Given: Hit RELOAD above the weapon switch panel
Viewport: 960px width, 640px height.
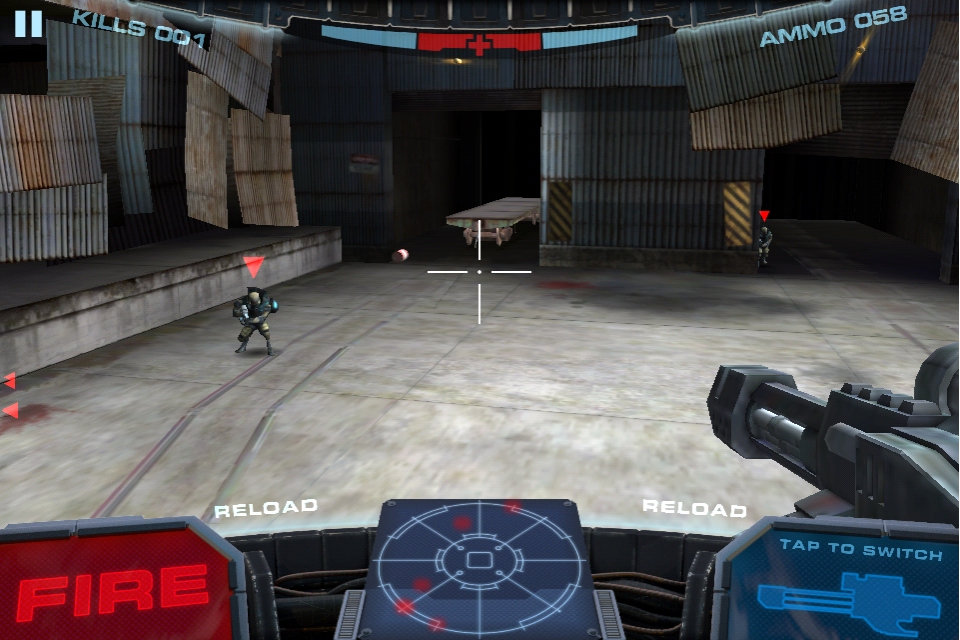Looking at the screenshot, I should pyautogui.click(x=693, y=507).
